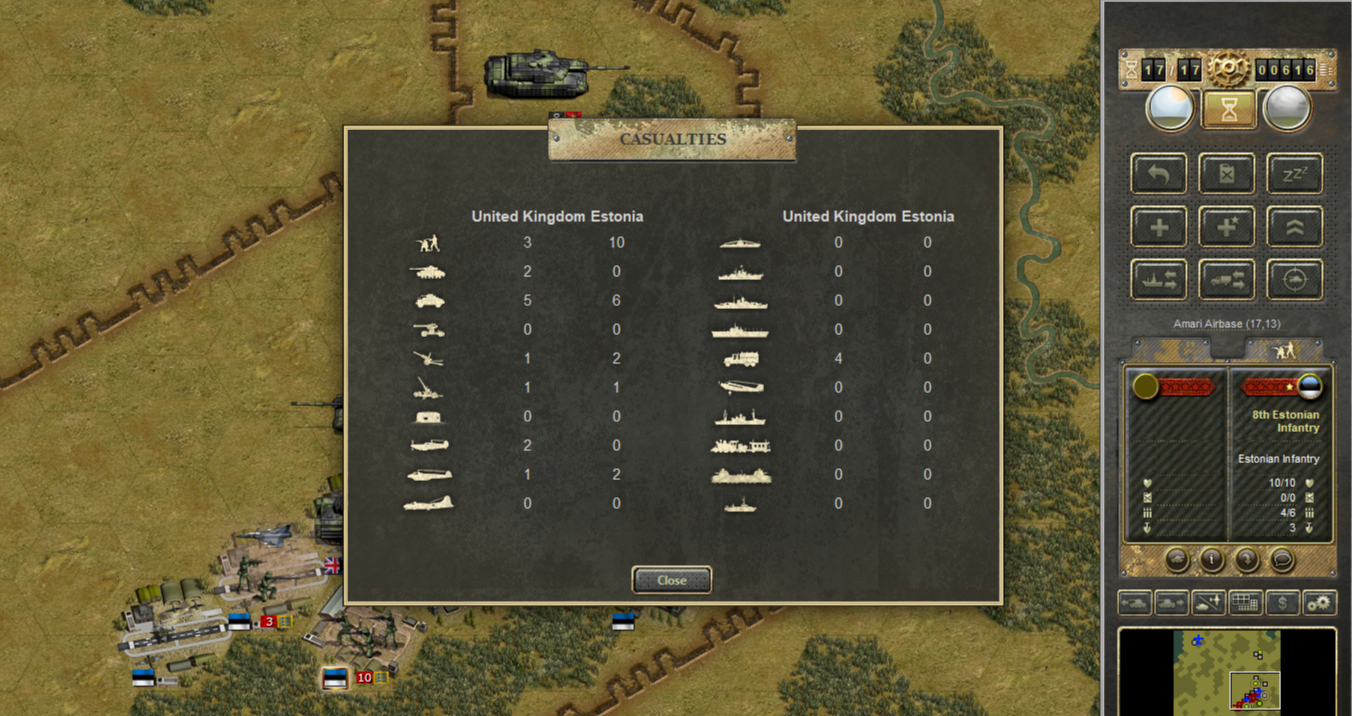Click the curved arrow button under the unit panel

pos(1247,560)
